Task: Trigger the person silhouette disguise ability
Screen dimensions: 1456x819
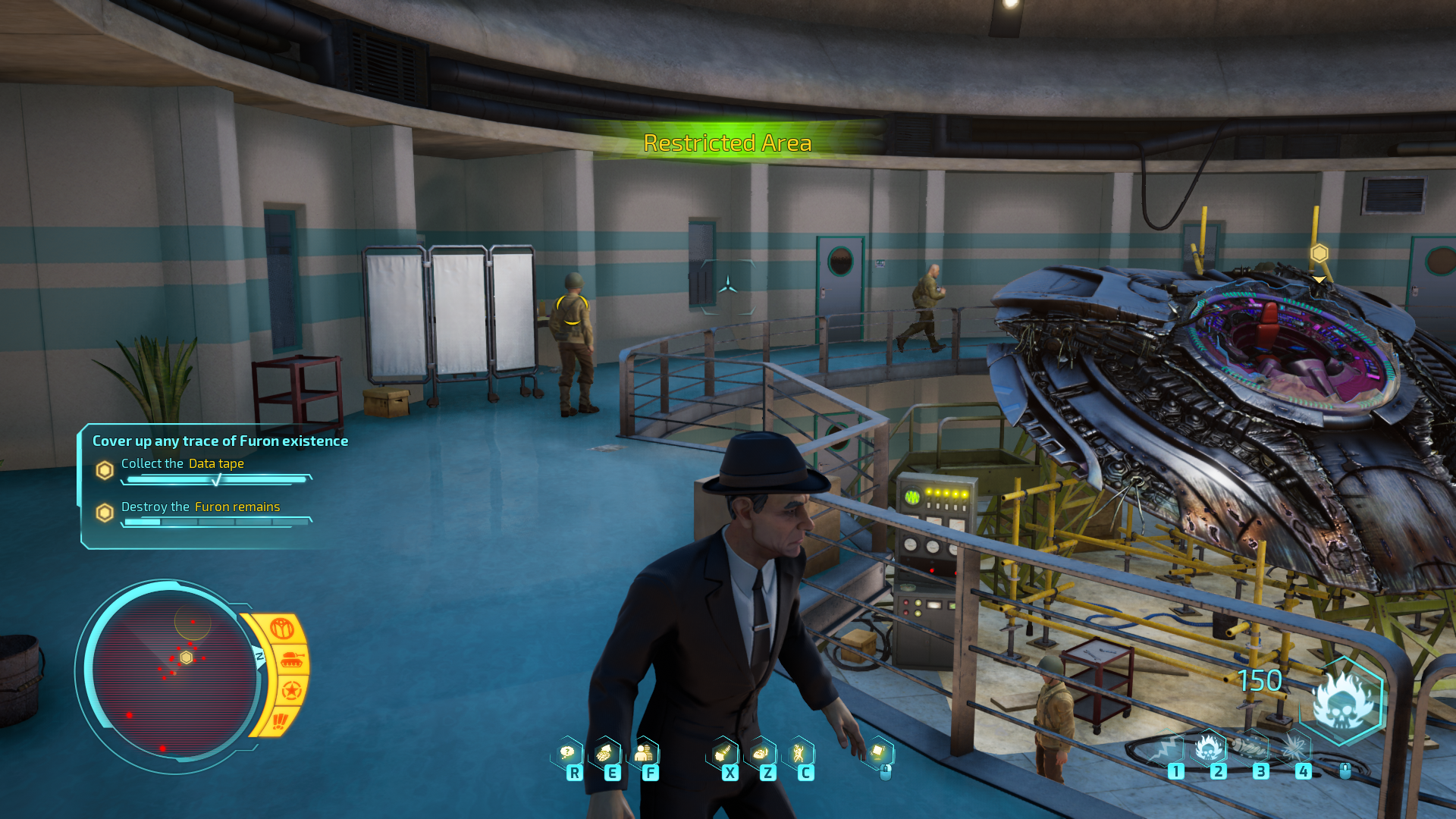Action: click(x=644, y=752)
